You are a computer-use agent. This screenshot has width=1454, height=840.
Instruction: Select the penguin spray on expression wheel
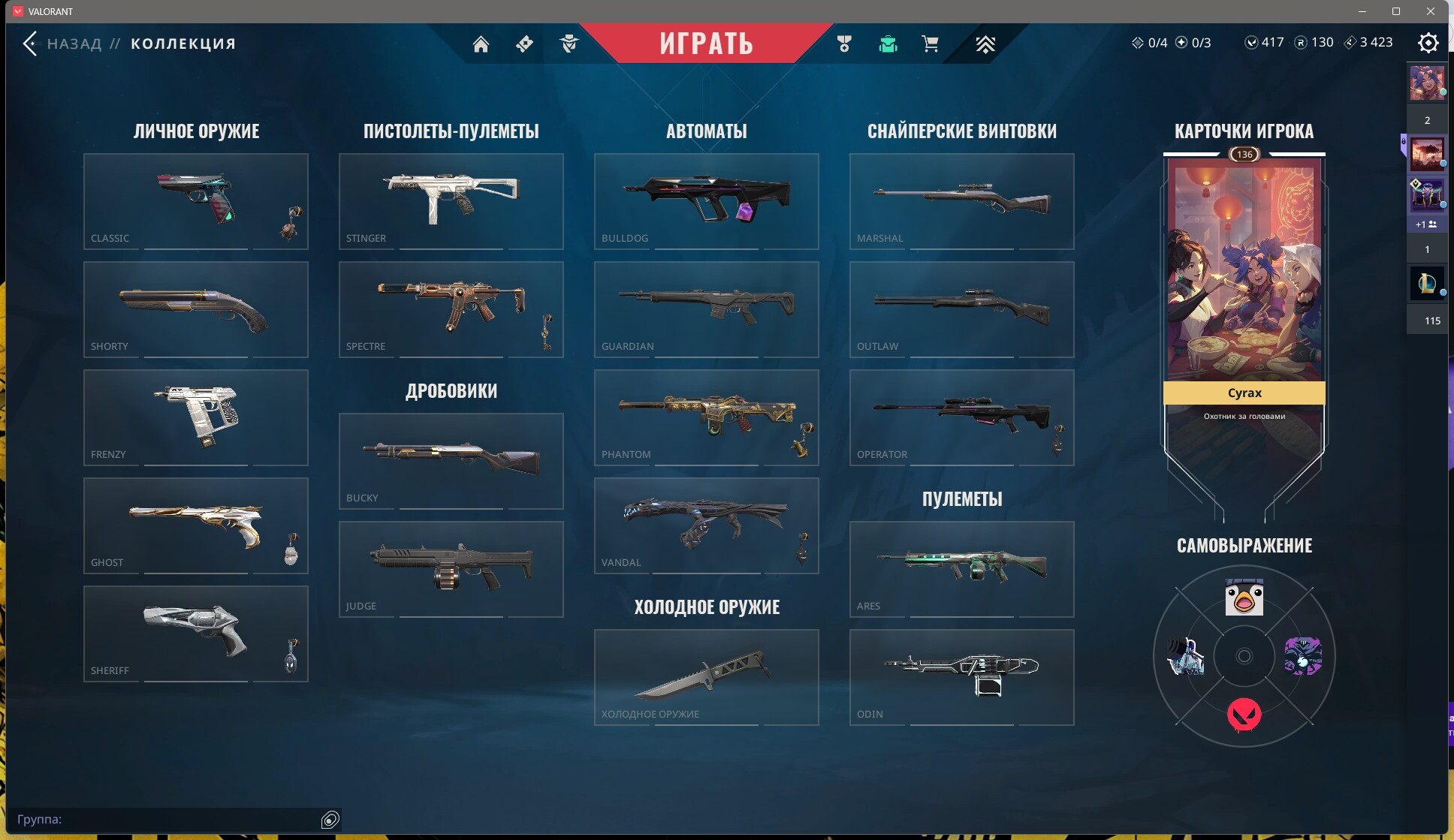coord(1244,598)
